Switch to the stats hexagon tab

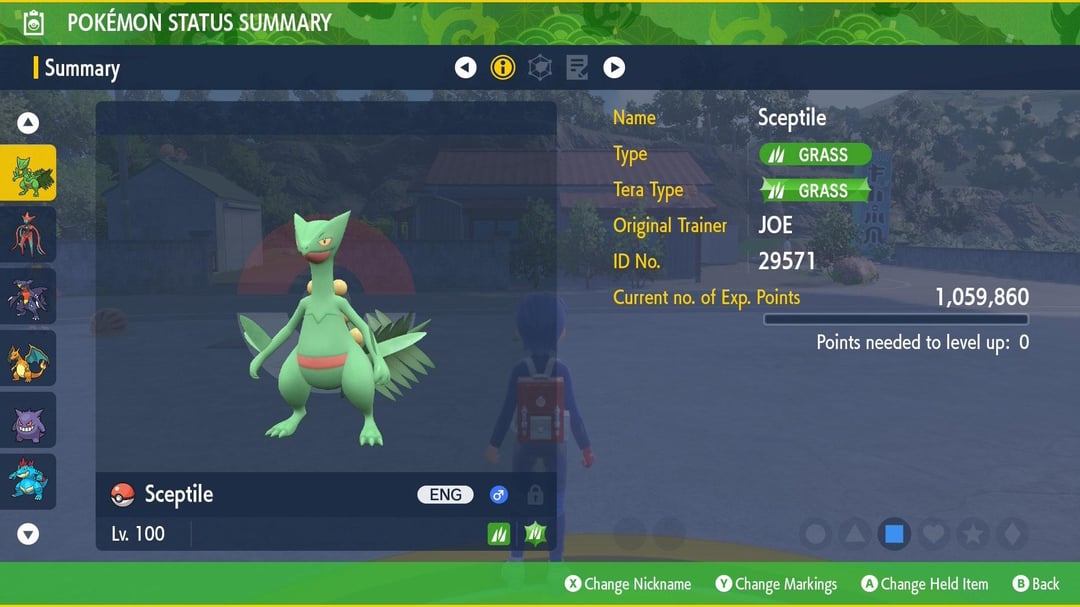(x=540, y=68)
